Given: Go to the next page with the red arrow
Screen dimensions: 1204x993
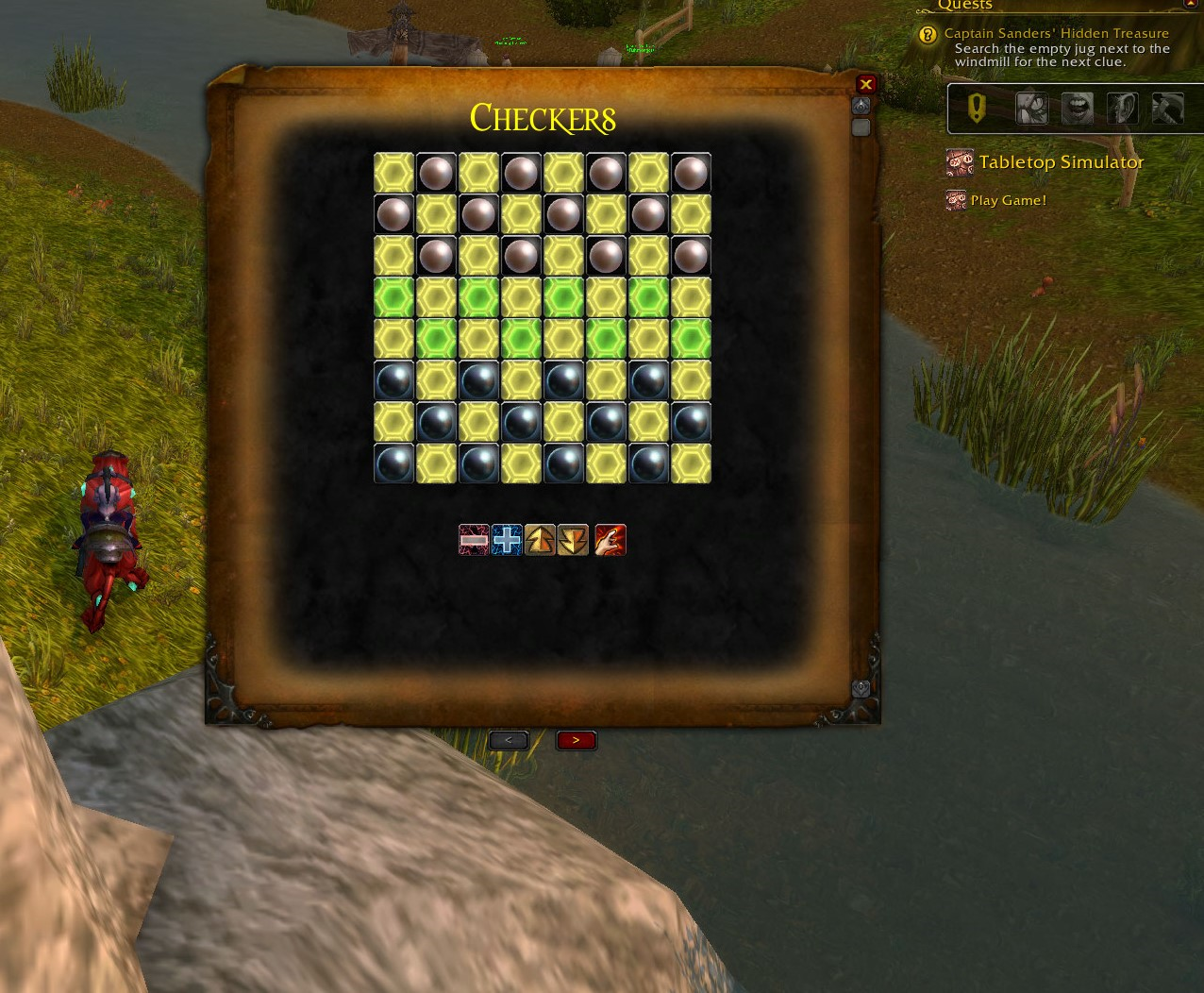Looking at the screenshot, I should click(x=576, y=740).
